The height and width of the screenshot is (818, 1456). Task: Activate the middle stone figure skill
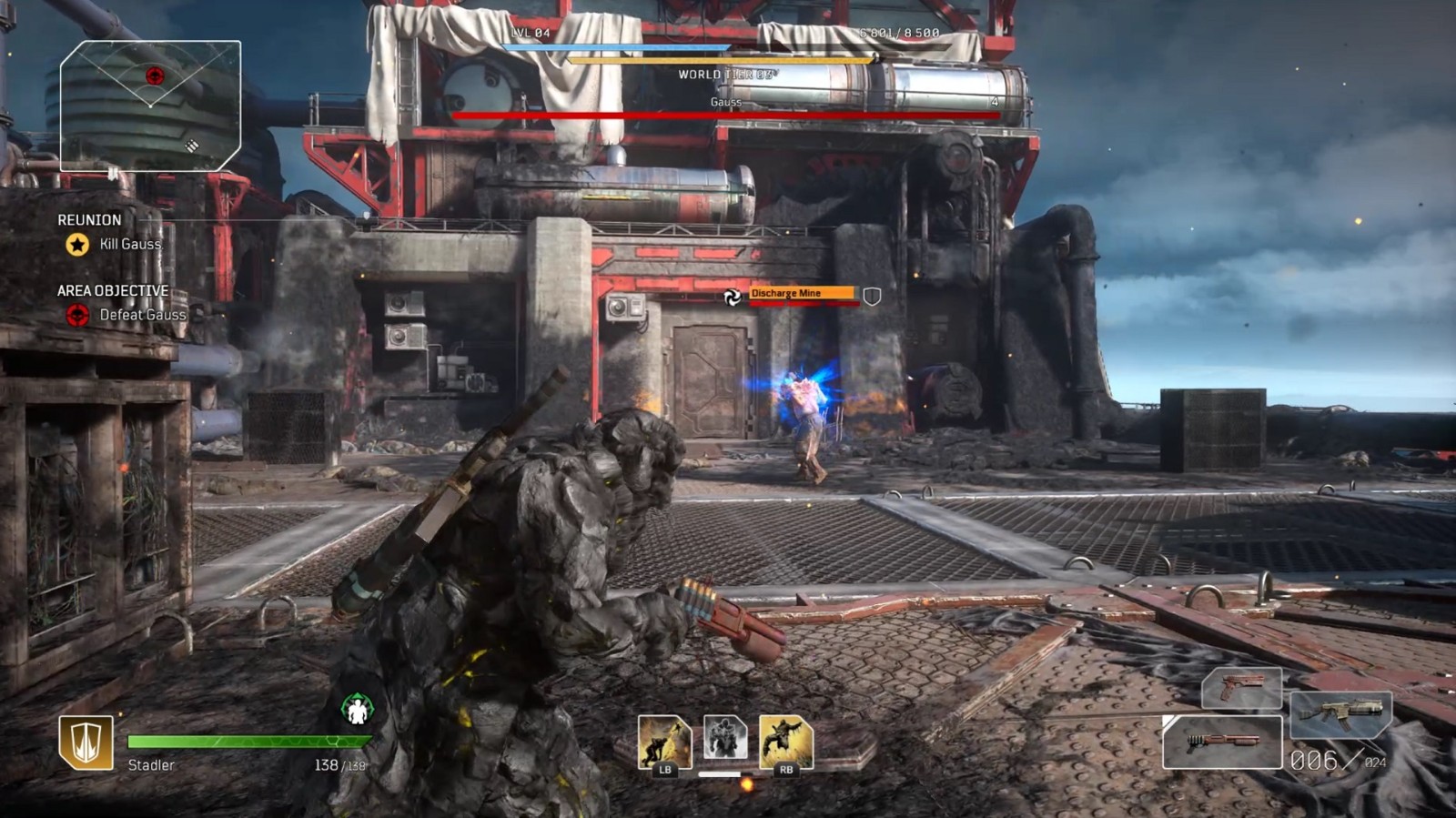pyautogui.click(x=725, y=737)
